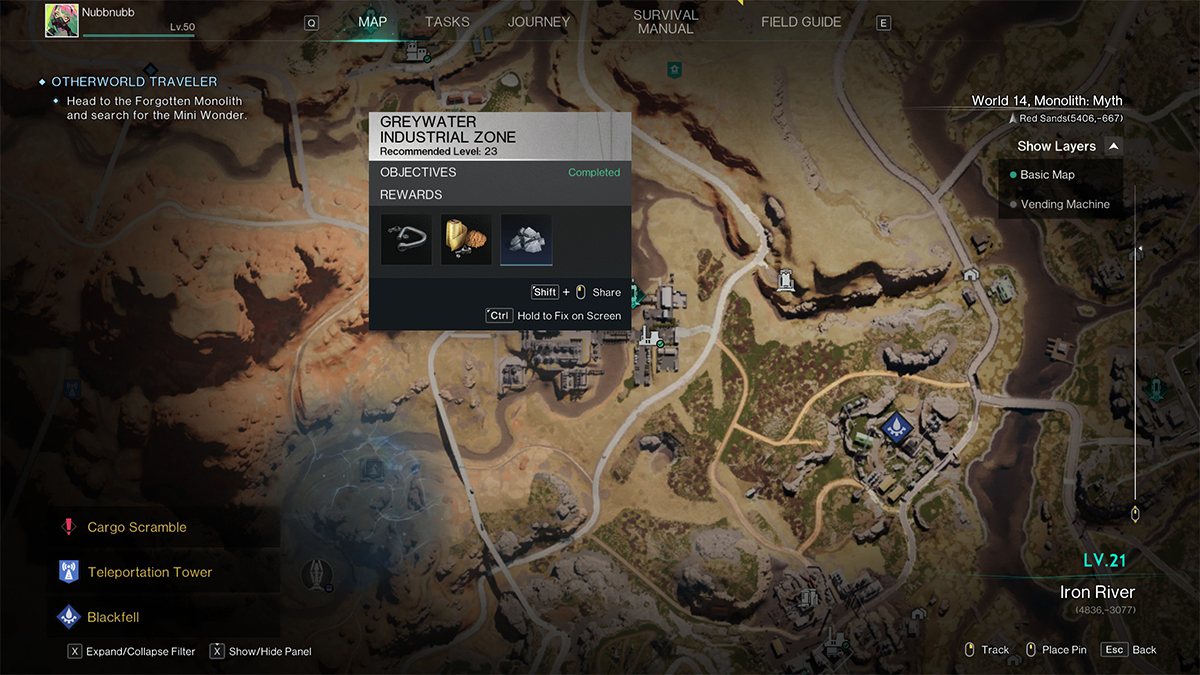The height and width of the screenshot is (675, 1200).
Task: Select the Otherworld Traveler quest tracker
Action: tap(134, 82)
